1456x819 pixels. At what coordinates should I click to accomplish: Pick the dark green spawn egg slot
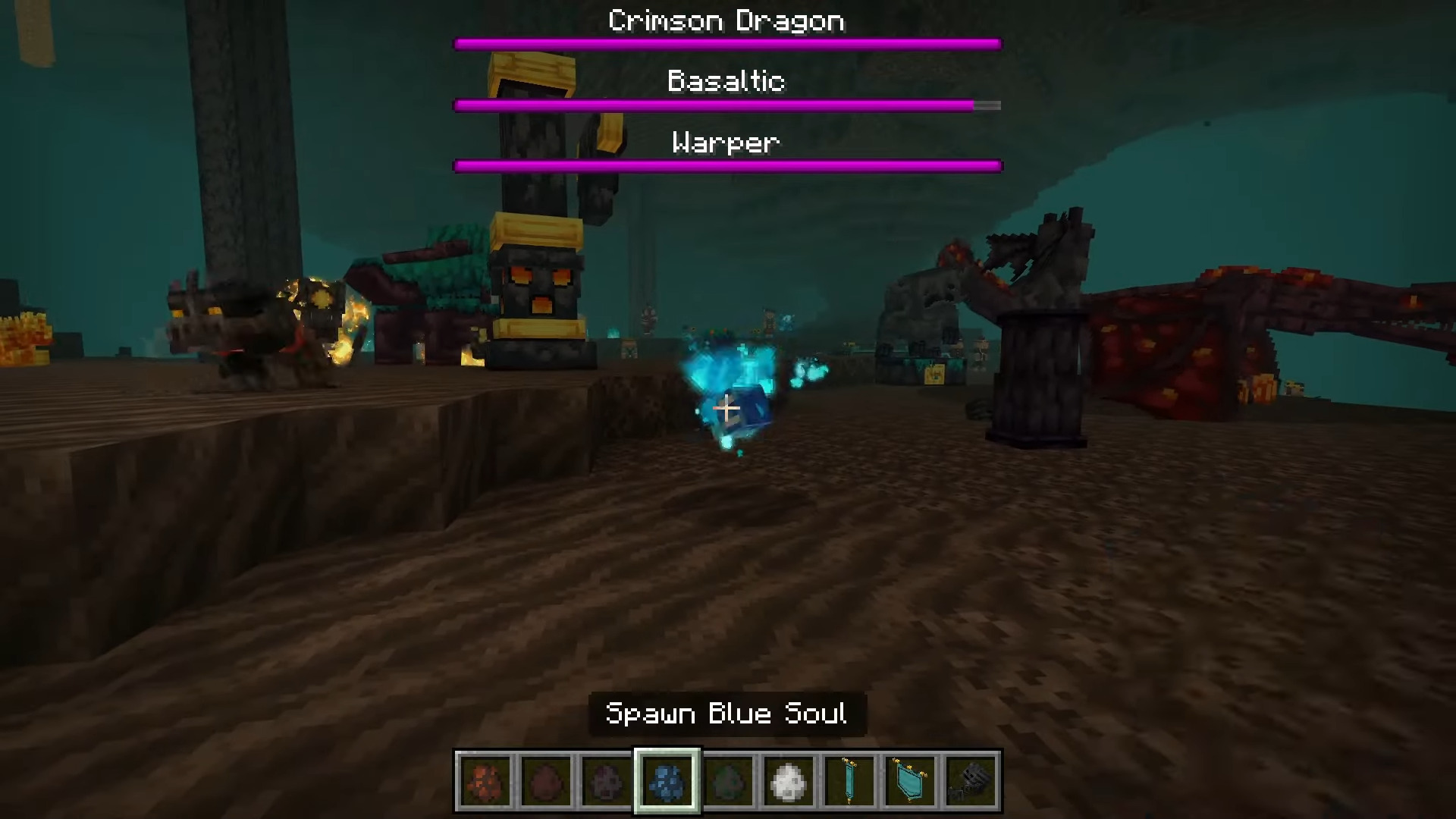[x=728, y=781]
